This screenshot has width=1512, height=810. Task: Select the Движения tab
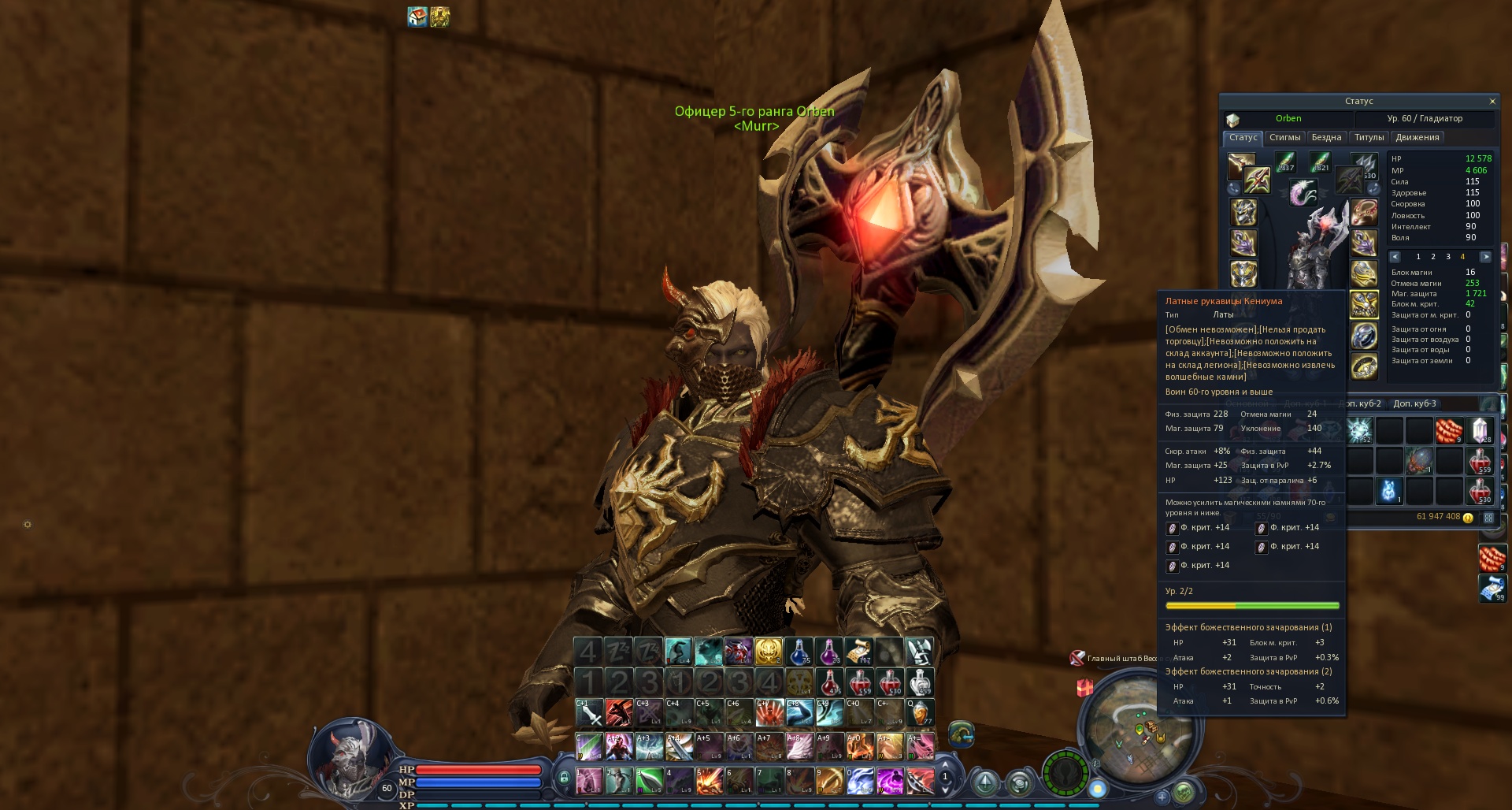click(x=1417, y=138)
